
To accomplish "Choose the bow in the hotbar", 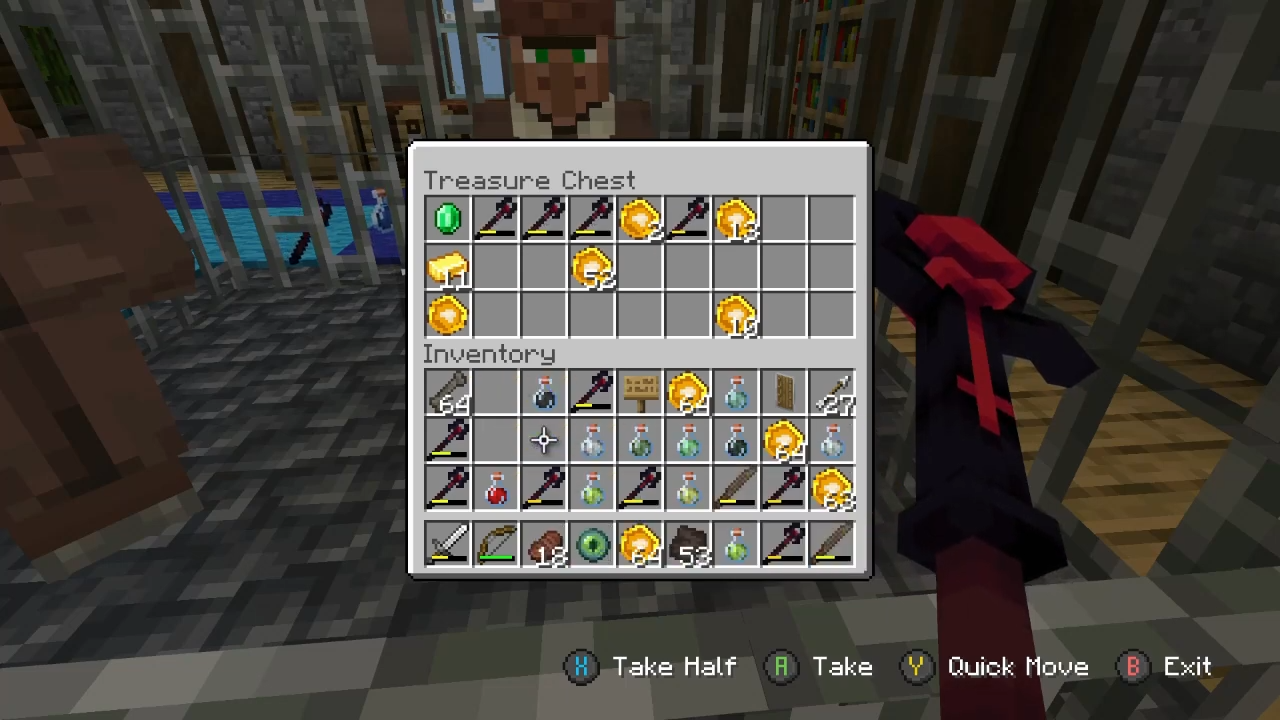I will [495, 545].
